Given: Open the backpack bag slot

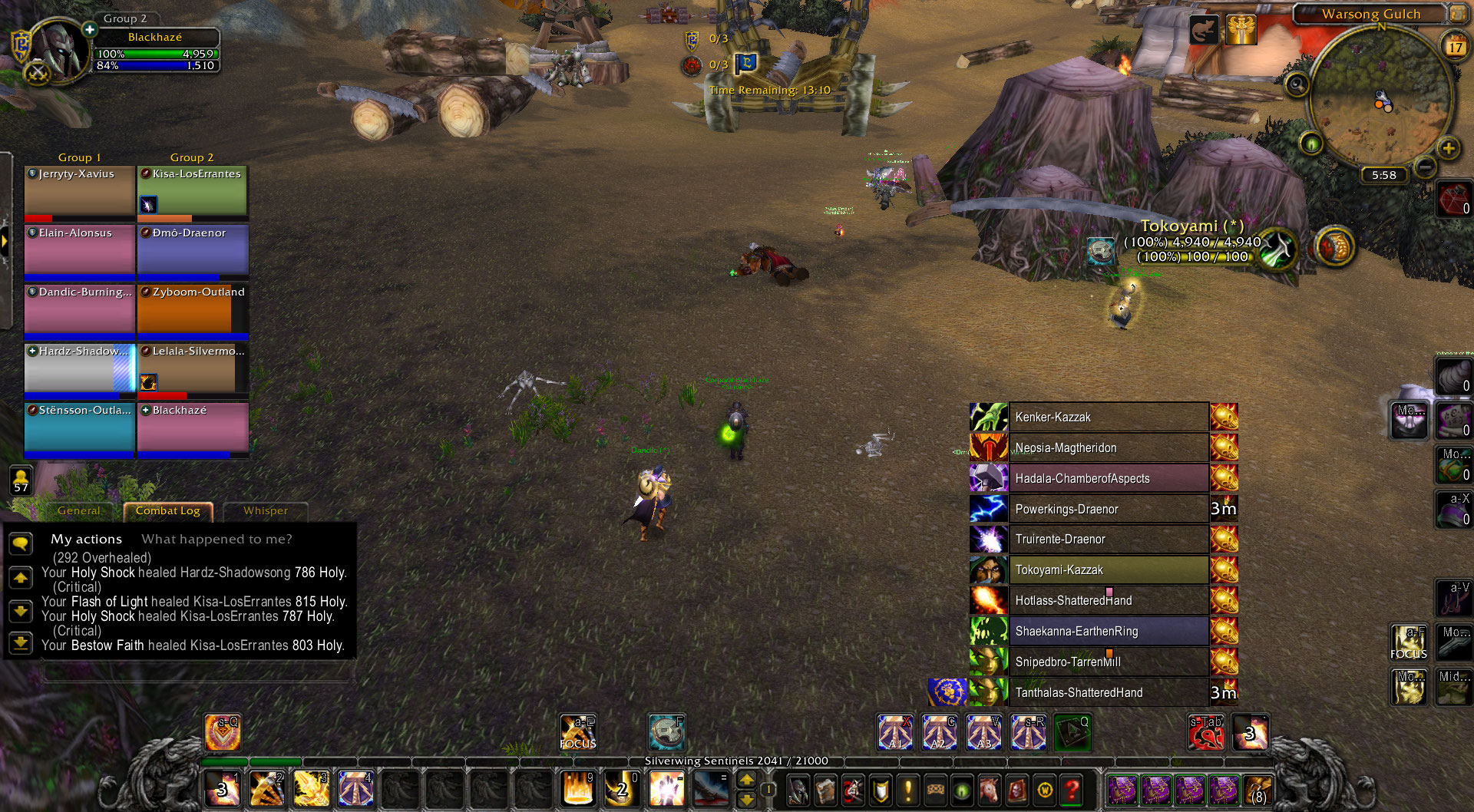Looking at the screenshot, I should [1257, 790].
